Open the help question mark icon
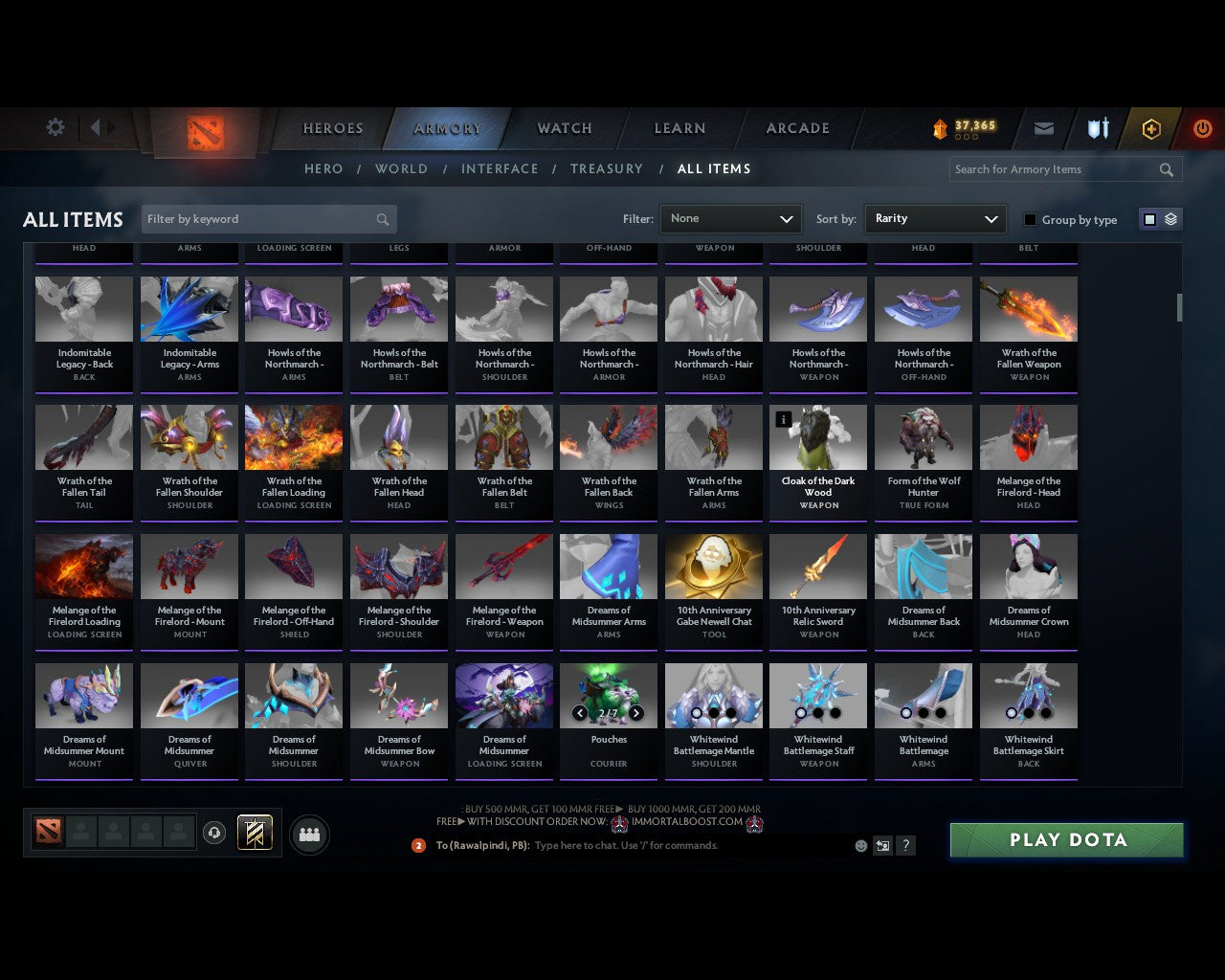This screenshot has width=1225, height=980. pos(905,845)
